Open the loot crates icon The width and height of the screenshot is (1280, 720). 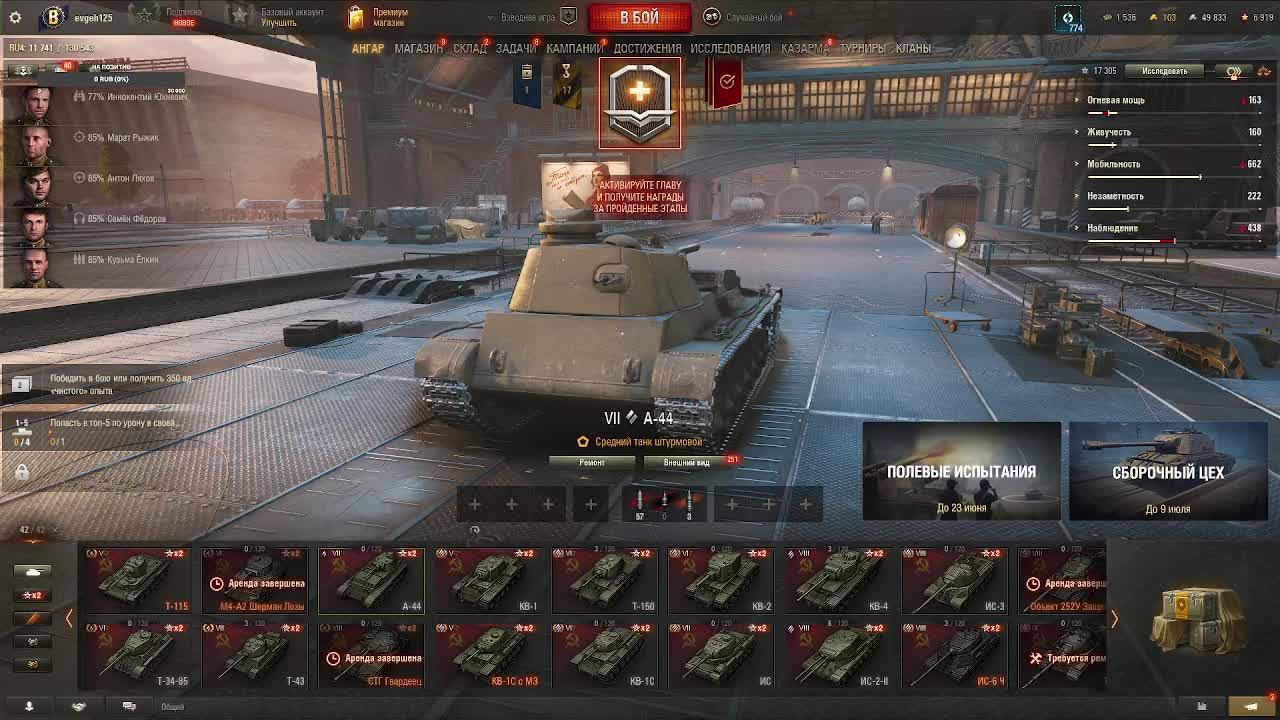[x=1198, y=618]
